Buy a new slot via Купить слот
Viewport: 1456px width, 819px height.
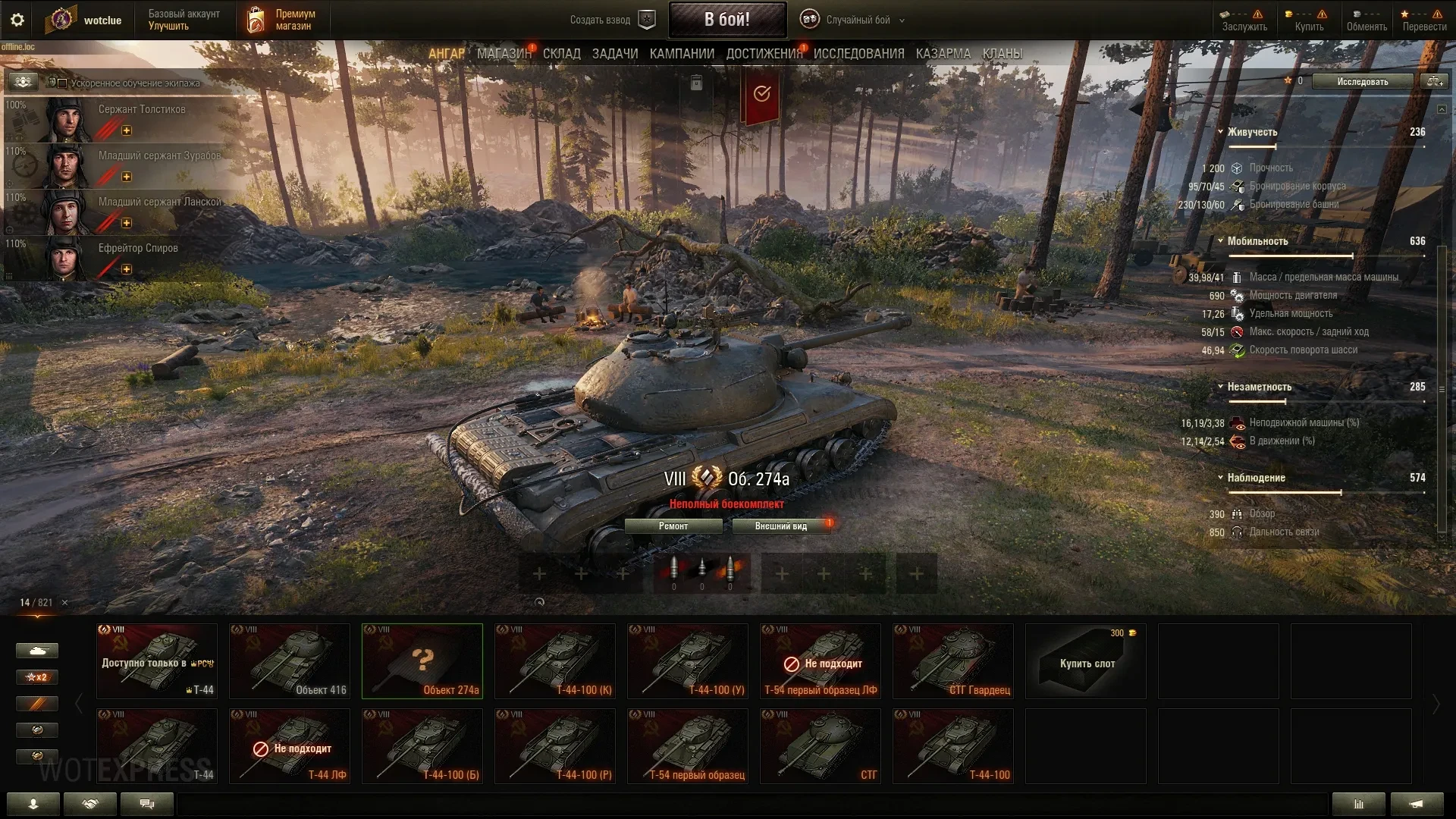click(x=1086, y=661)
